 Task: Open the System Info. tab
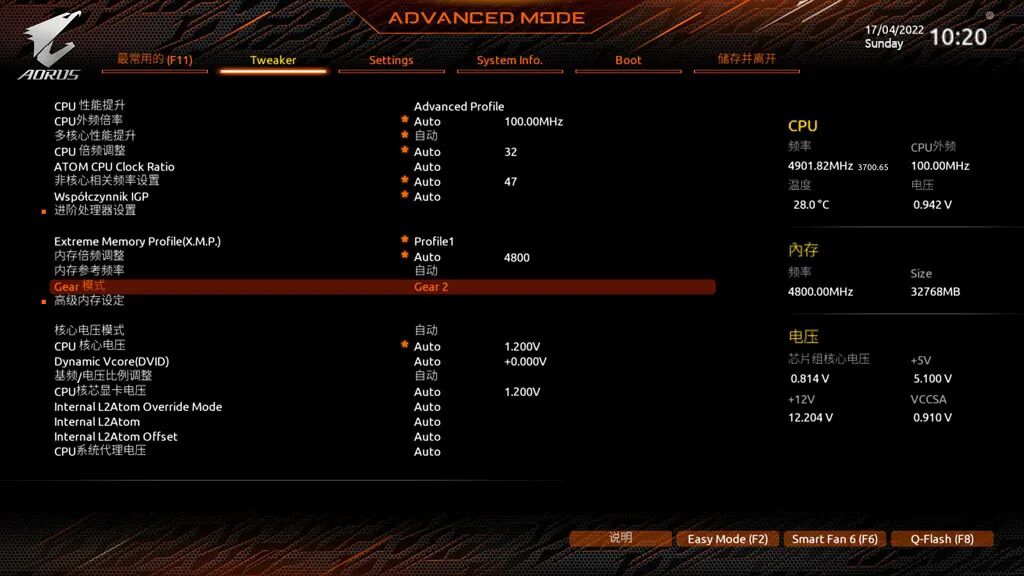click(509, 60)
